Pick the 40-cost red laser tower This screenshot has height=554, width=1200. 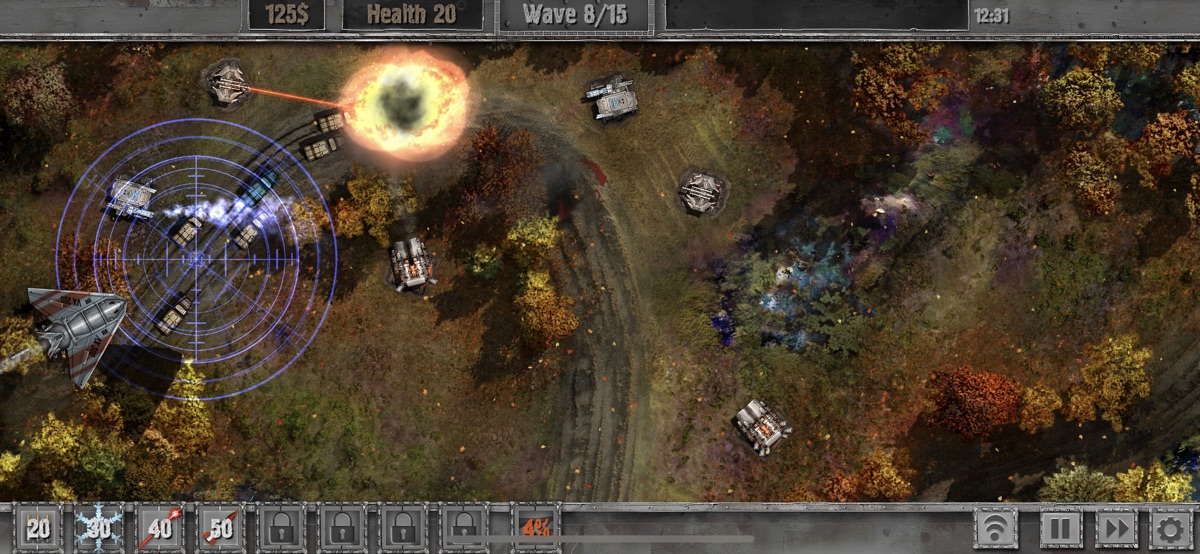161,528
